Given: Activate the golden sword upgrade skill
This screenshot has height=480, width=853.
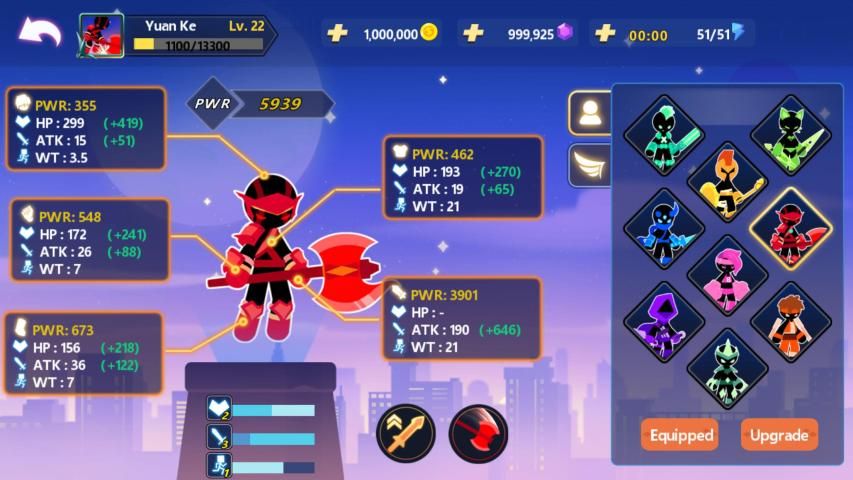Looking at the screenshot, I should (x=405, y=433).
